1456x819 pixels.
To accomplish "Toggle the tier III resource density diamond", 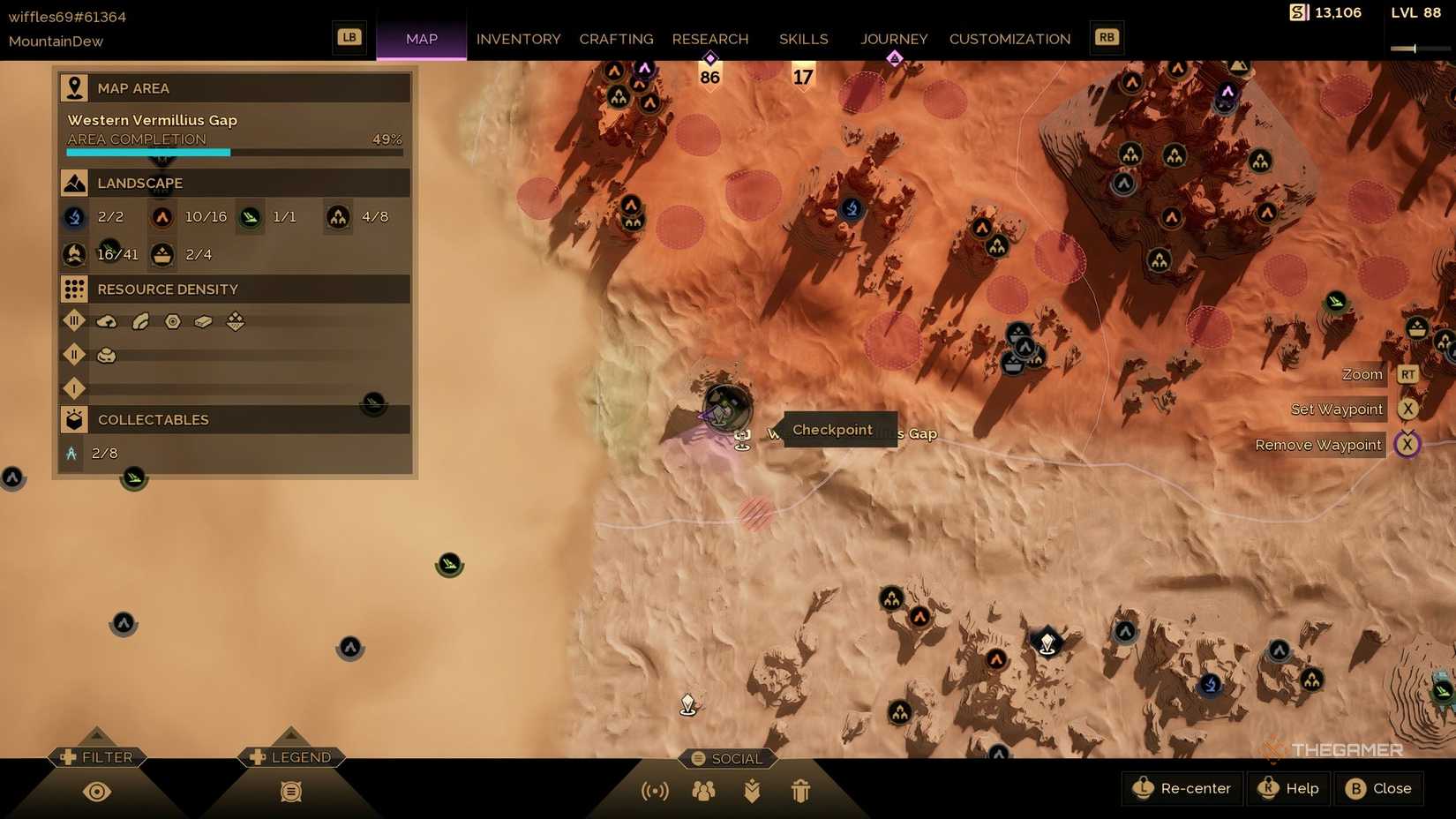I will coord(74,320).
